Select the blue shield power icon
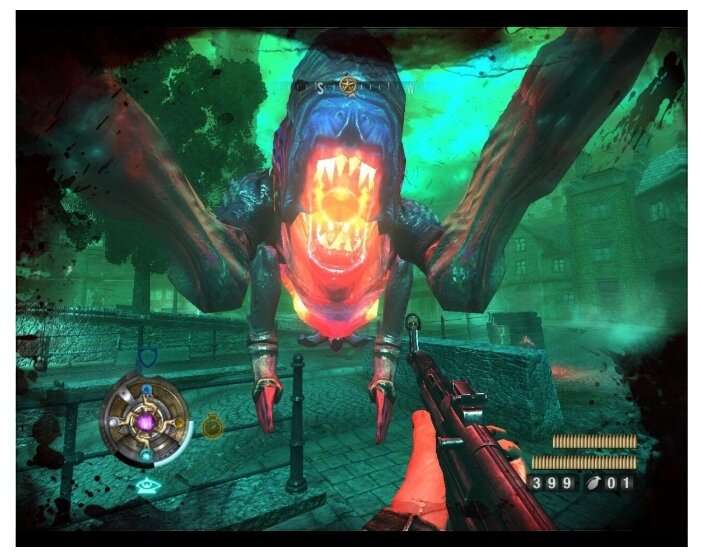This screenshot has width=701, height=557. (146, 357)
